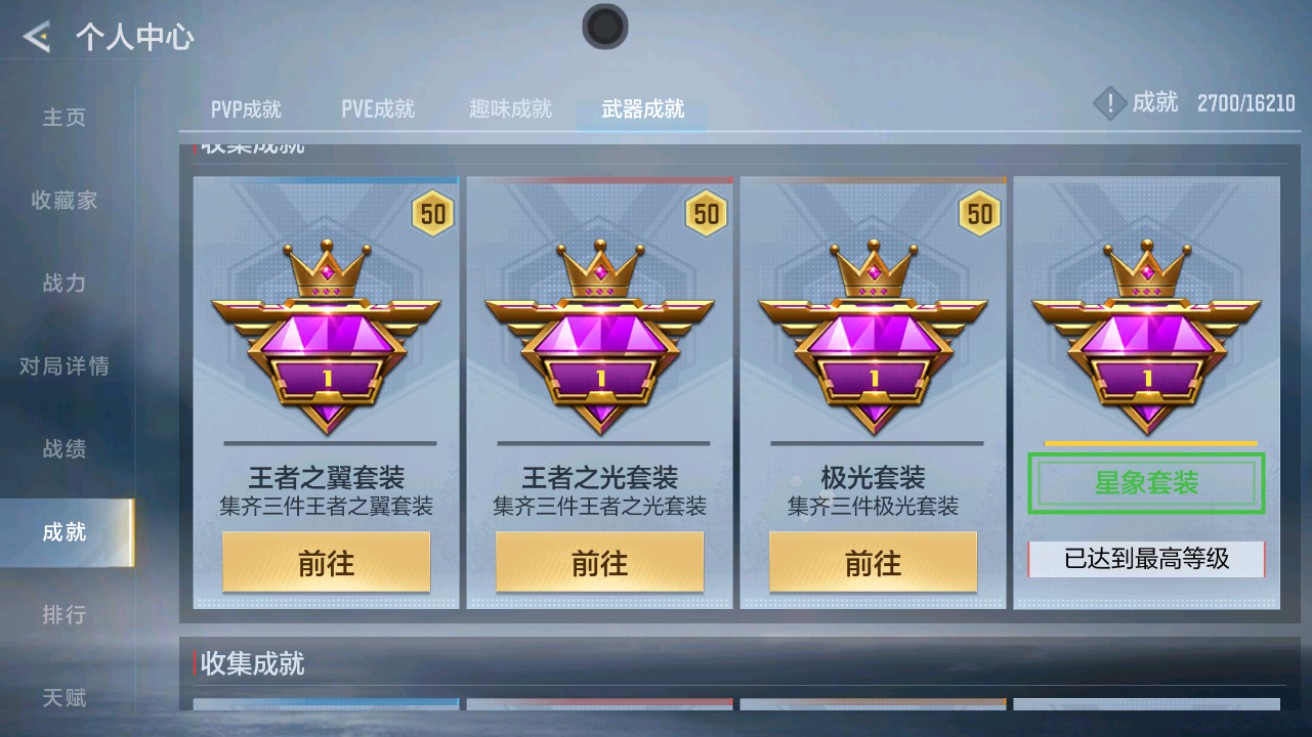Tap the exclamation badge beside 成就 counter
Image resolution: width=1312 pixels, height=737 pixels.
[x=1111, y=100]
